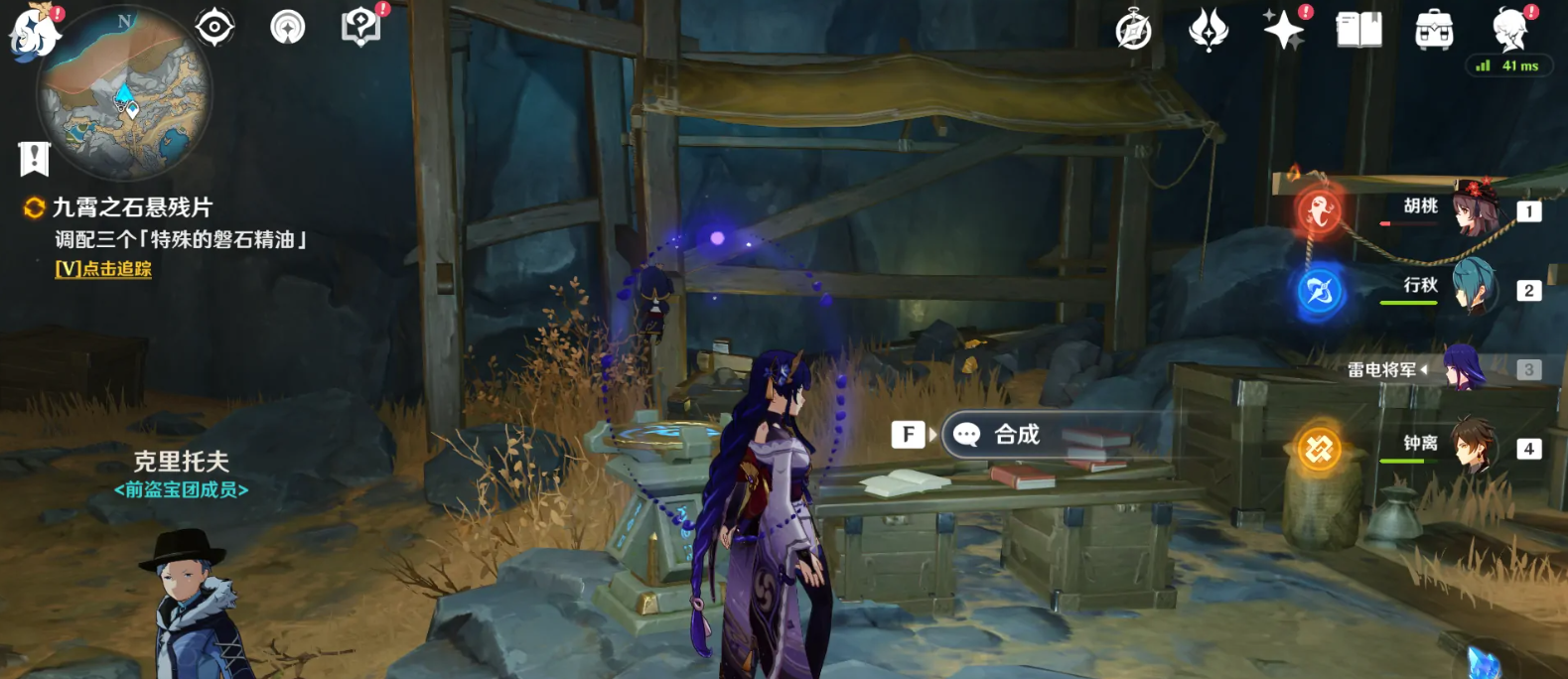The width and height of the screenshot is (1568, 679).
Task: Open the book-shaped handbook icon
Action: pyautogui.click(x=1358, y=31)
